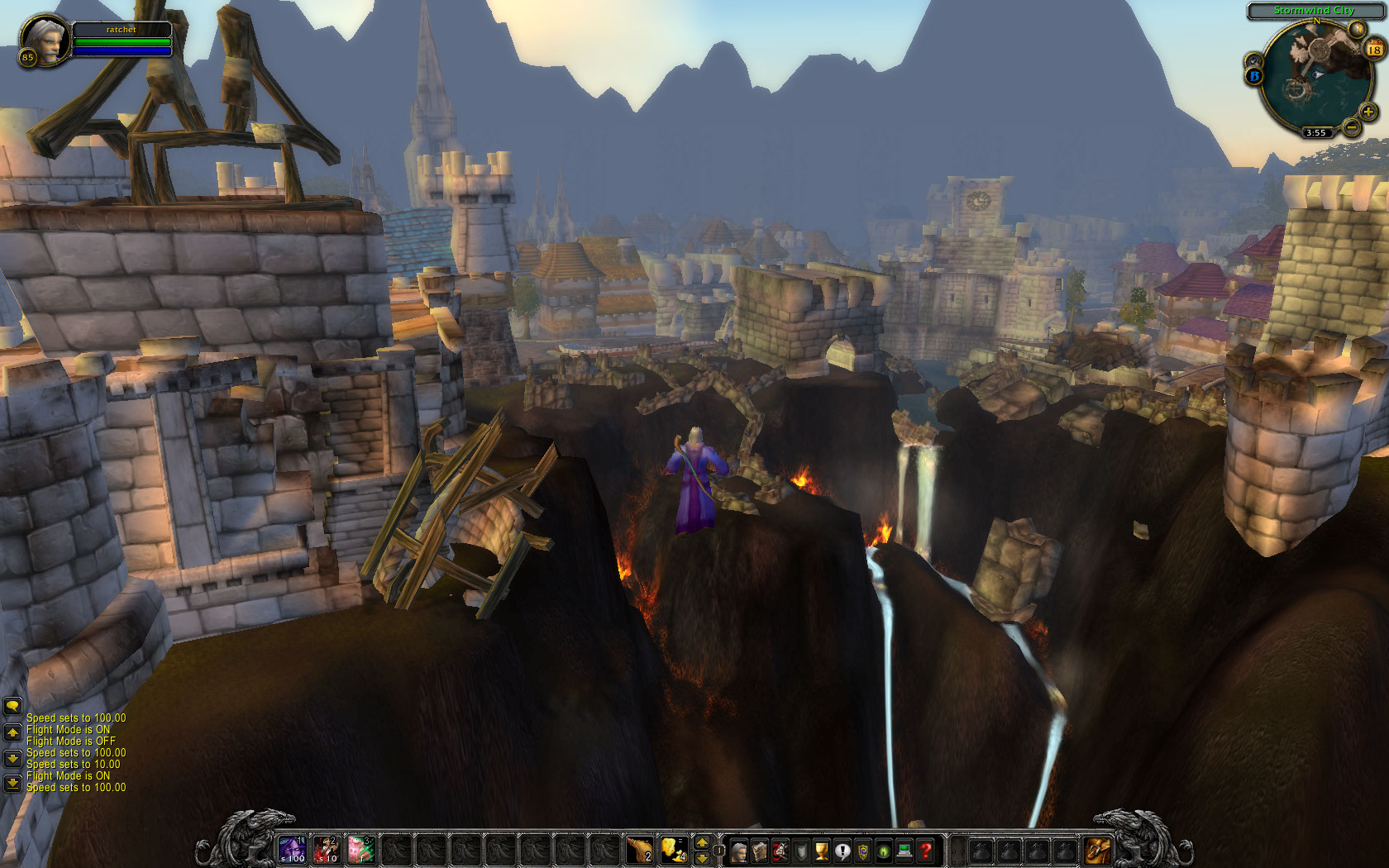The image size is (1389, 868).
Task: Zoom in on the minimap
Action: click(1368, 112)
